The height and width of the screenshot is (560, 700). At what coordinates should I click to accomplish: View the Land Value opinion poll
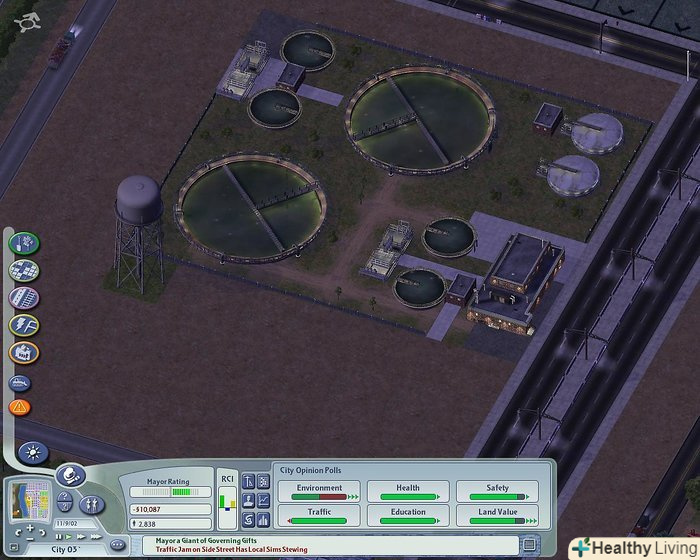(497, 515)
